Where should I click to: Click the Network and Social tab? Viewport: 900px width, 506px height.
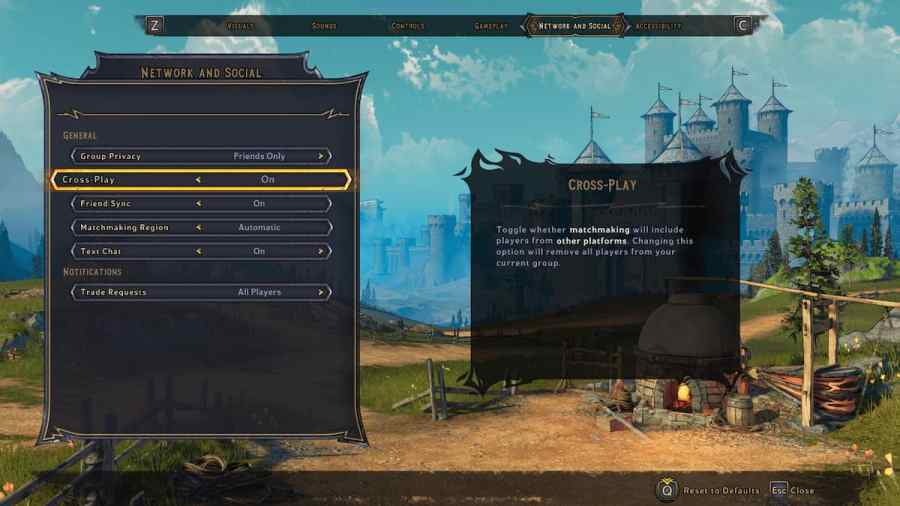pos(574,26)
